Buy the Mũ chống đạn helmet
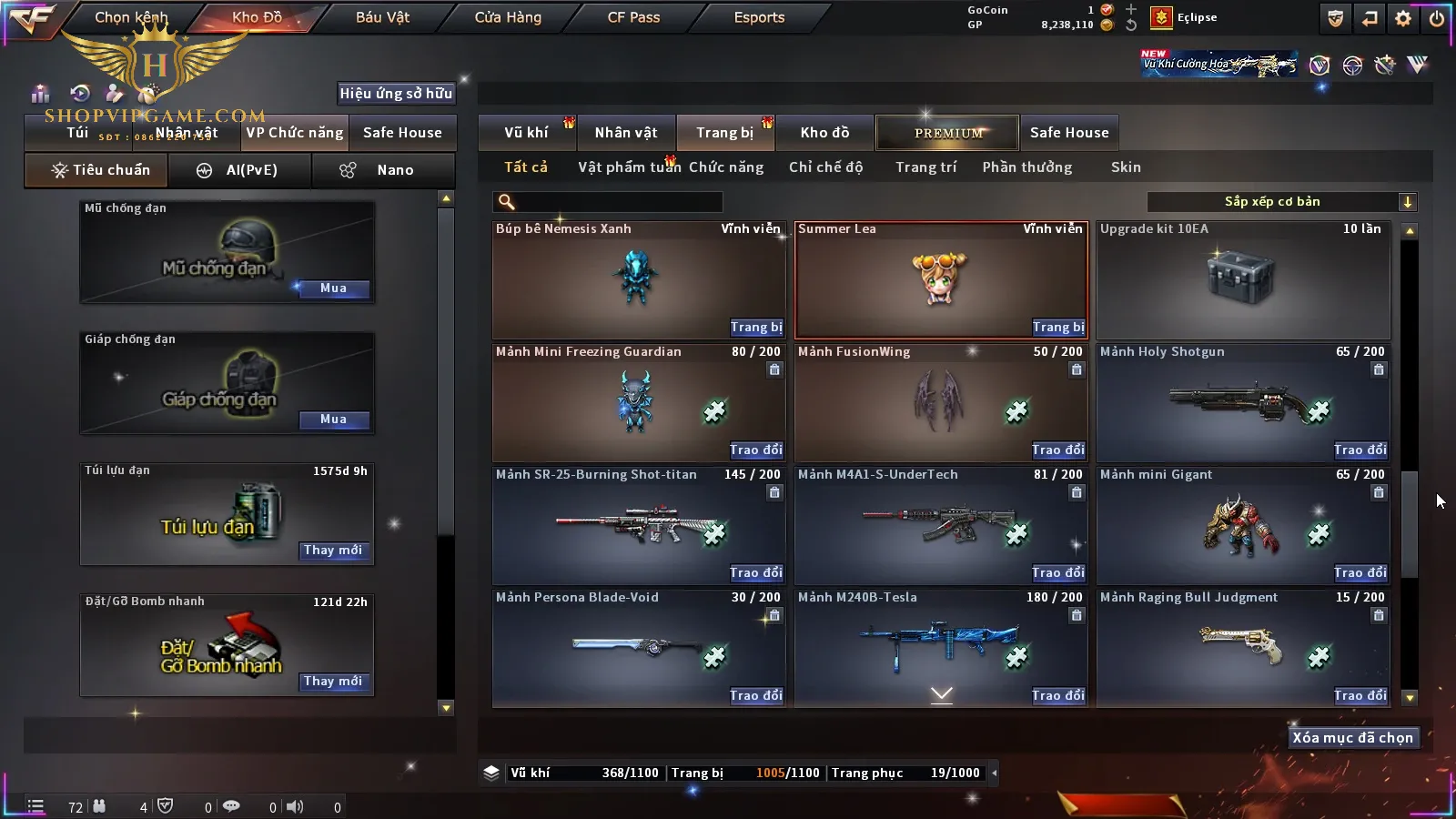Image resolution: width=1456 pixels, height=819 pixels. (x=333, y=288)
